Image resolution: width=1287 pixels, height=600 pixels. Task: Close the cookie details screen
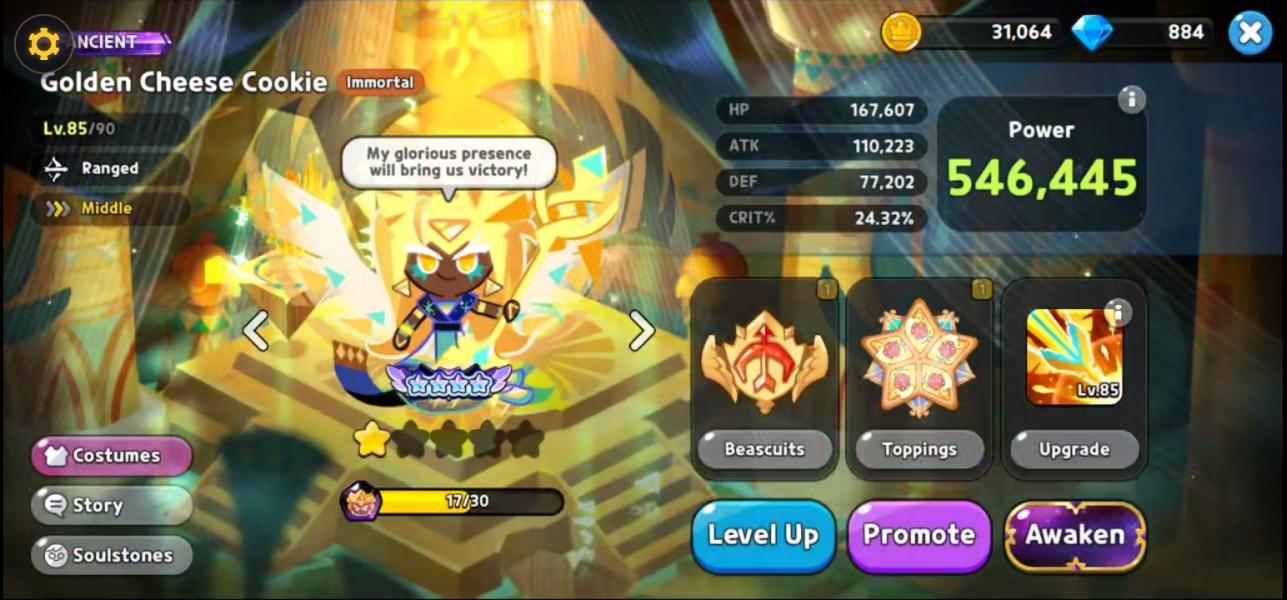[x=1249, y=33]
